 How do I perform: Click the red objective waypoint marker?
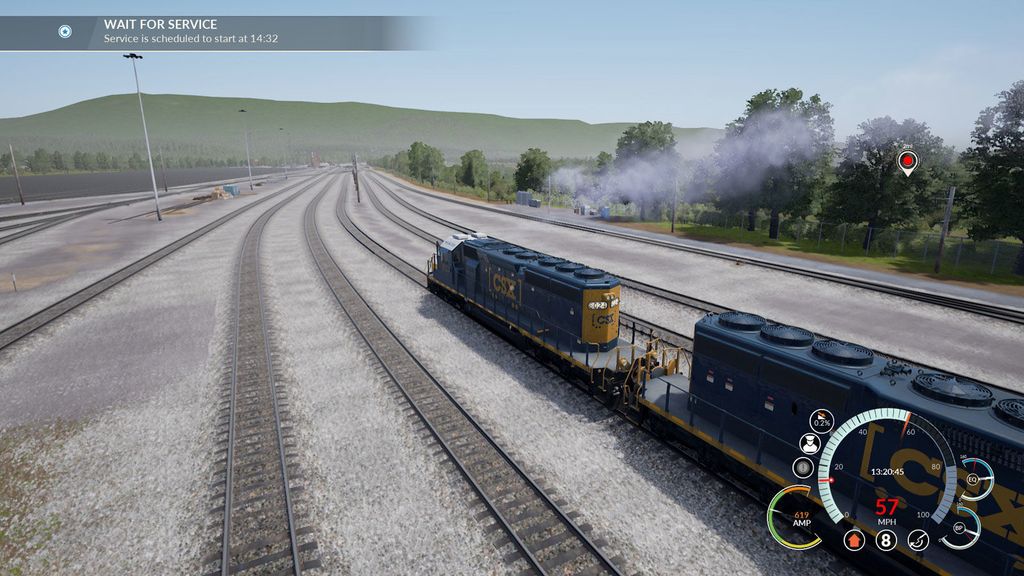[x=907, y=160]
